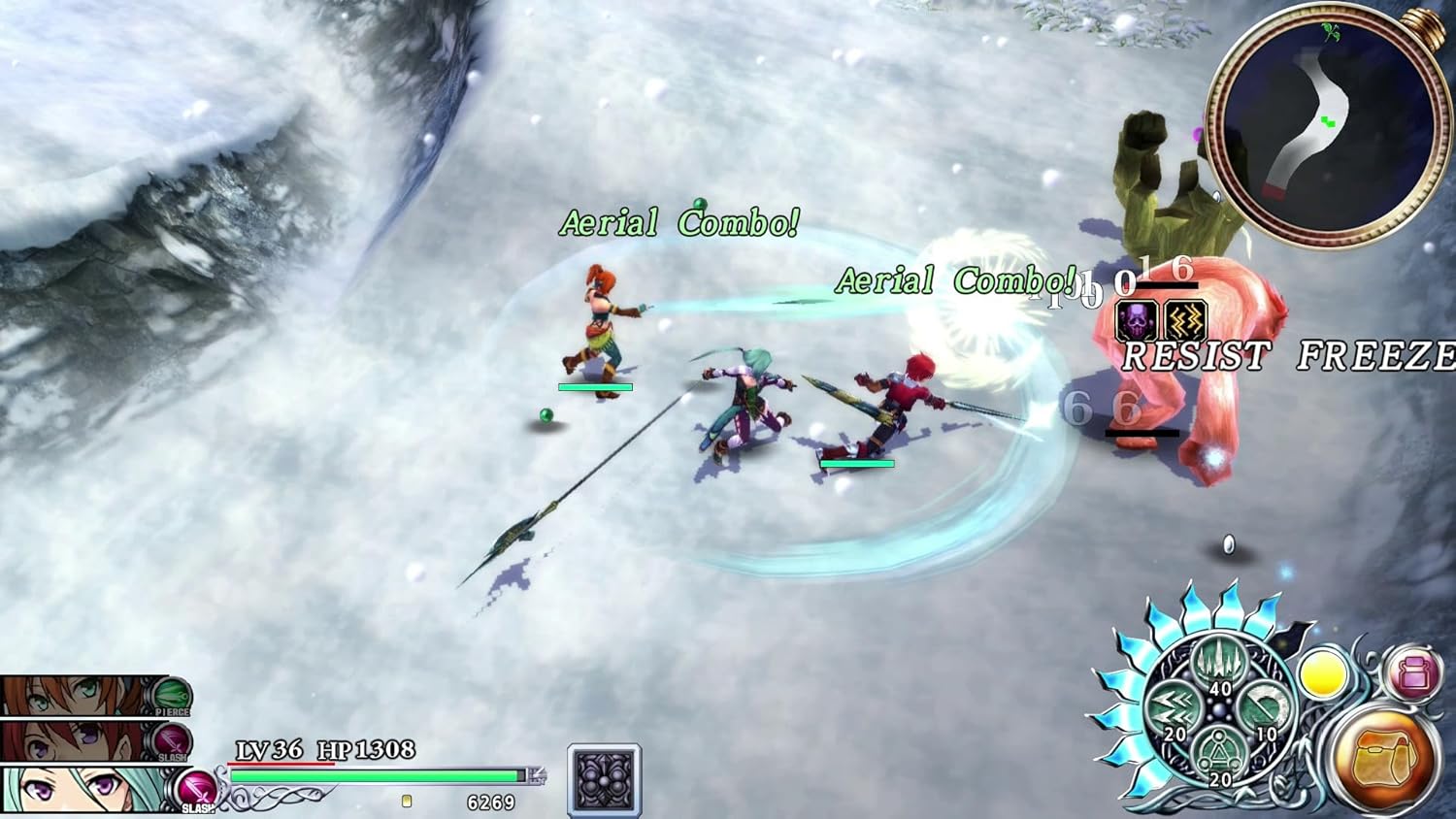Select the PIERCE attack-type icon on top portrait
The height and width of the screenshot is (819, 1456).
(173, 695)
